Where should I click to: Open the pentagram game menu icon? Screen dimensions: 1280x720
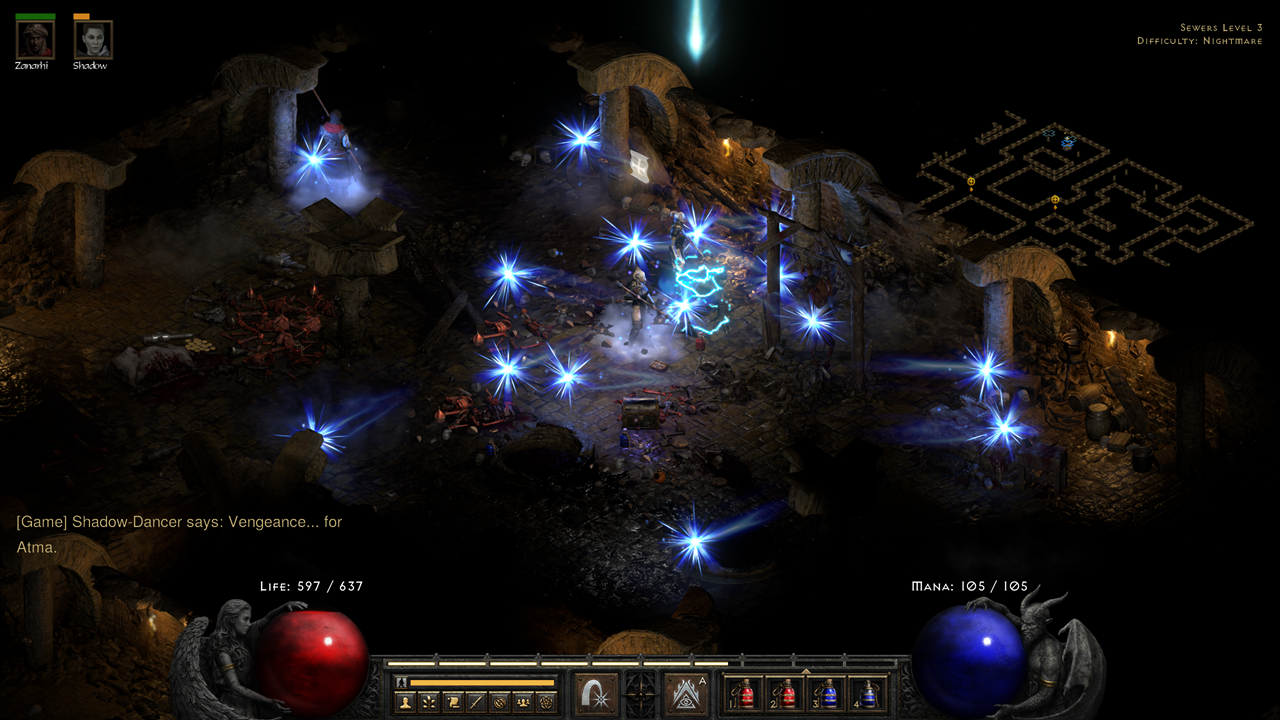click(545, 702)
